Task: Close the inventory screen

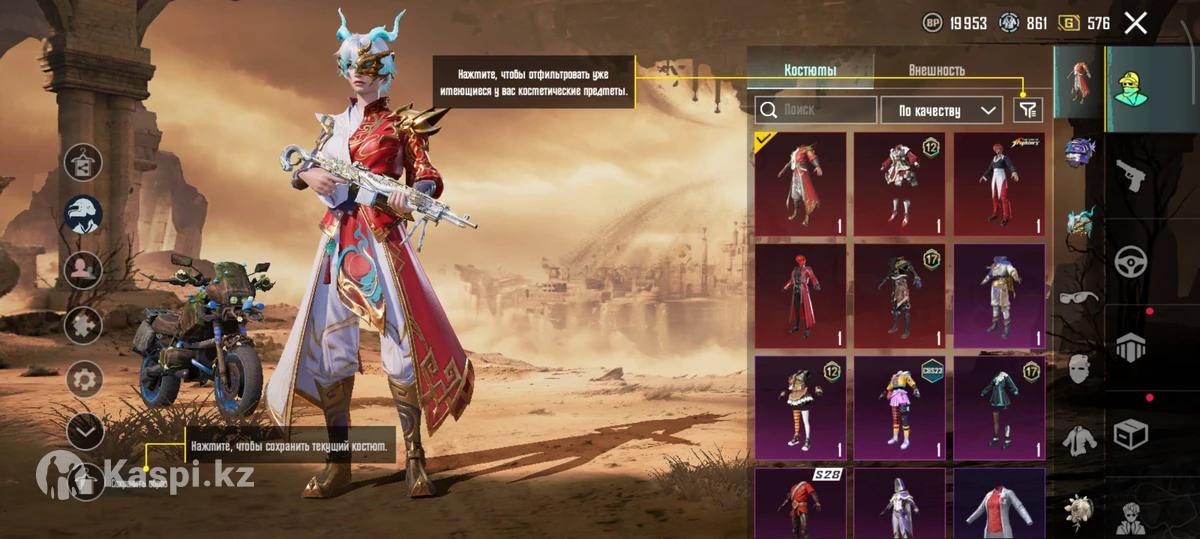Action: pos(1135,23)
